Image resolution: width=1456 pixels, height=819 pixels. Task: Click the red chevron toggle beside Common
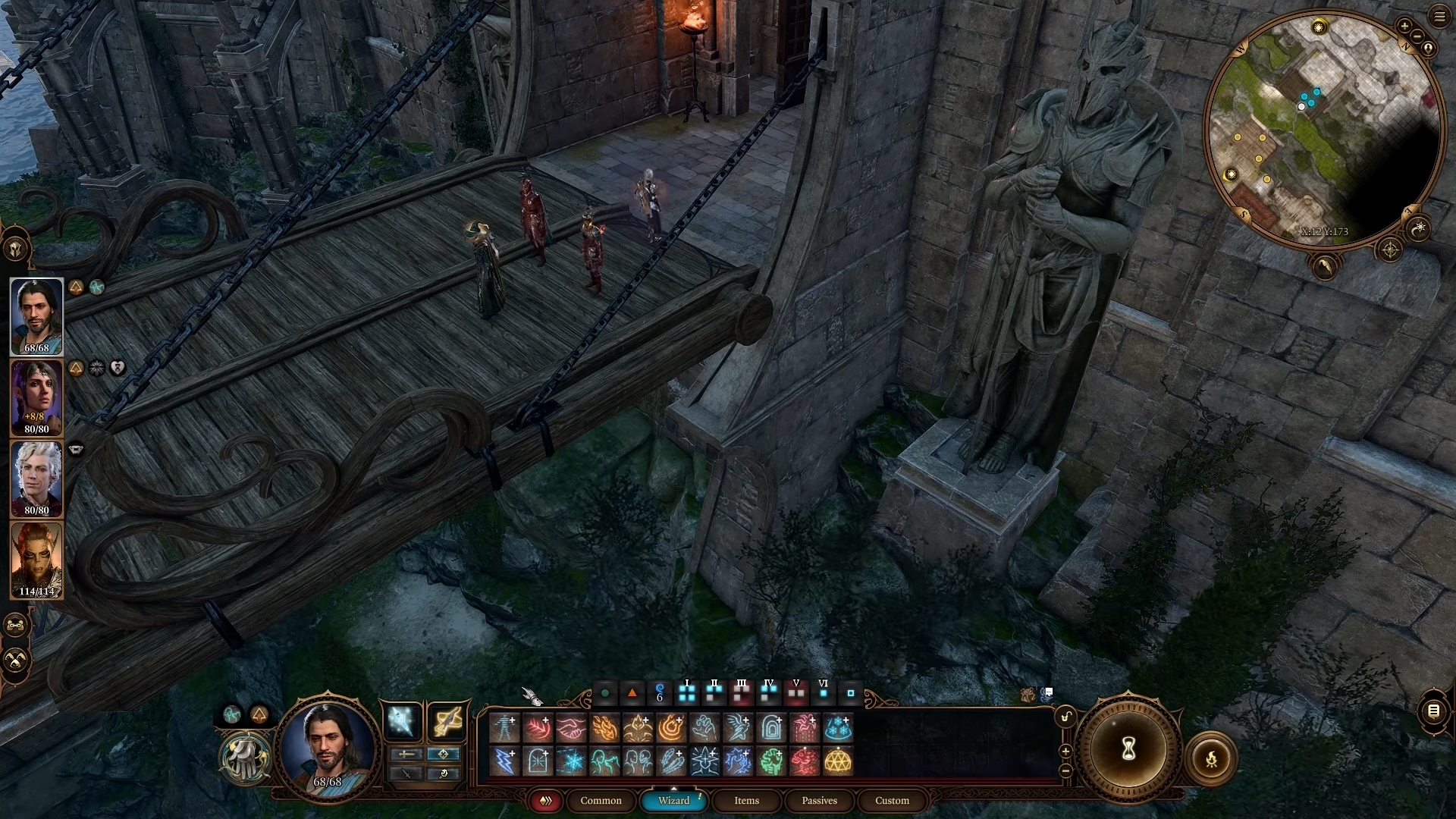[x=545, y=801]
